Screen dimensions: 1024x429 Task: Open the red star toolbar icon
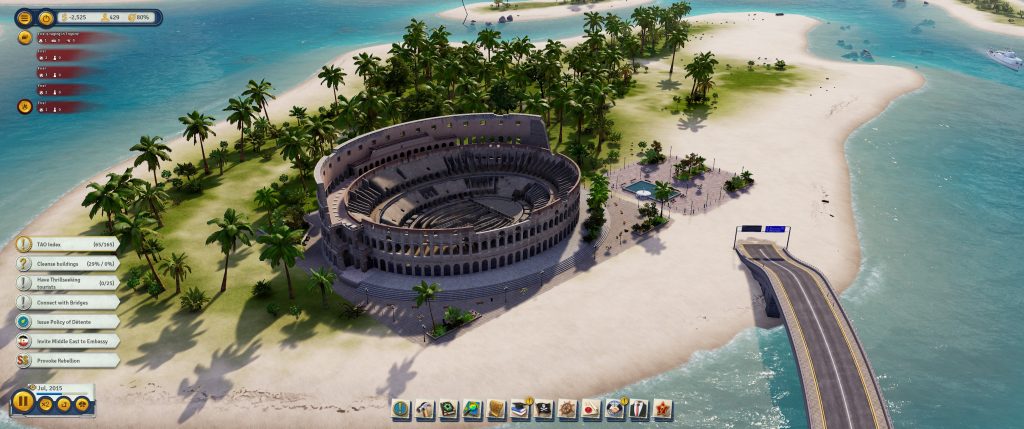[x=661, y=409]
